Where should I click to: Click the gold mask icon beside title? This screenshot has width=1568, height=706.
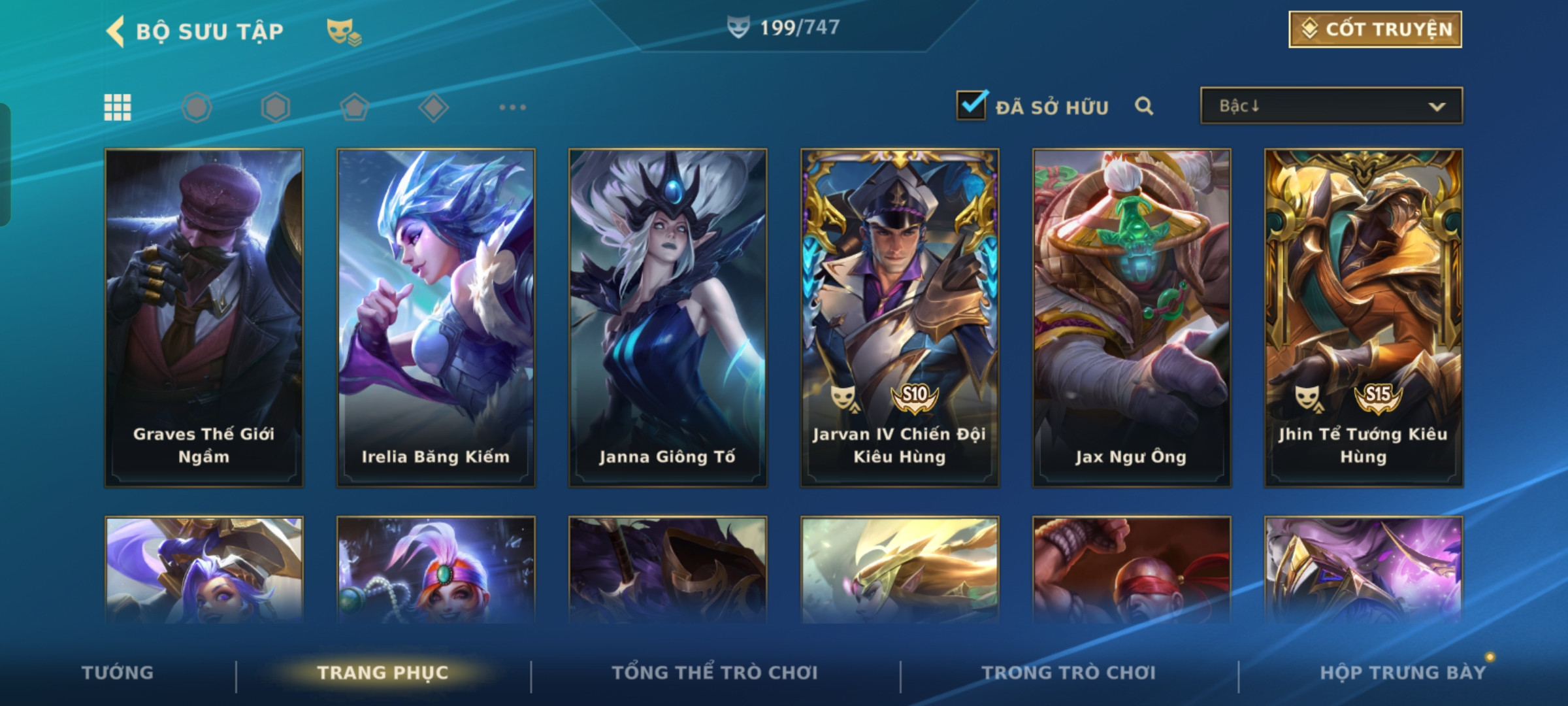[344, 31]
